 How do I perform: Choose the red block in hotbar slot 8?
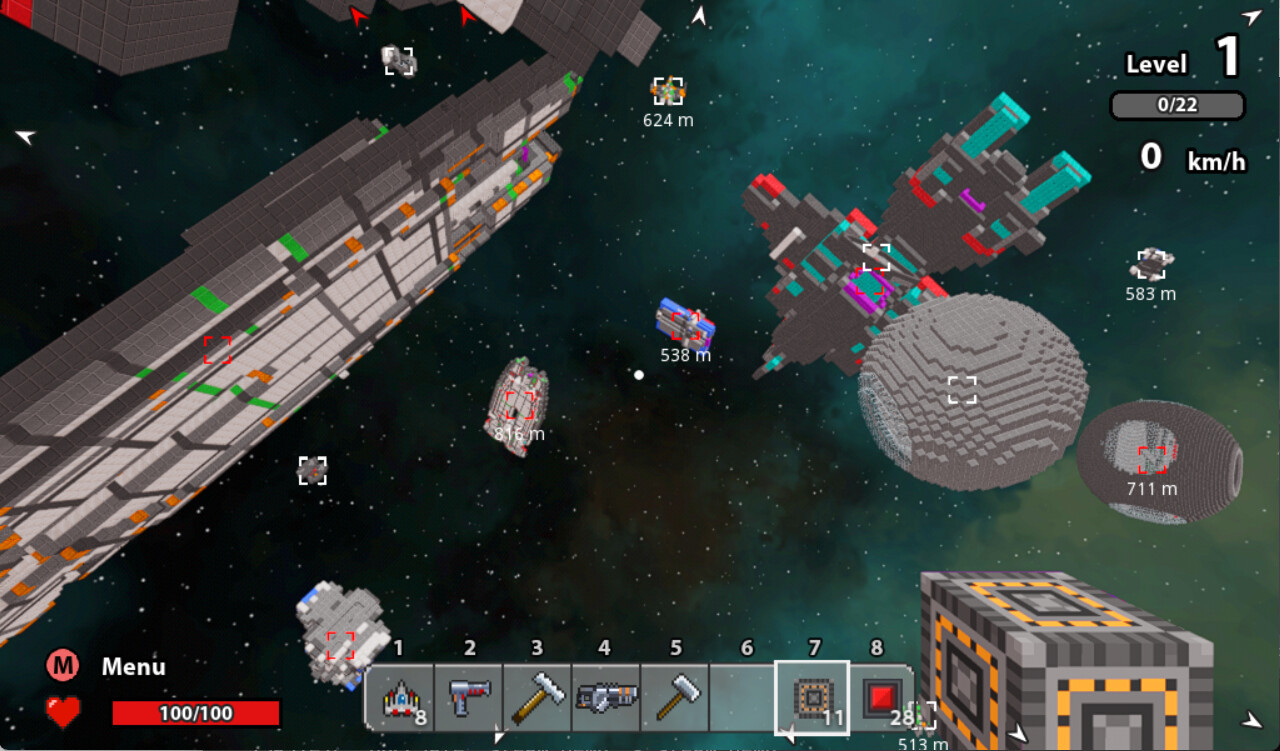(x=881, y=697)
